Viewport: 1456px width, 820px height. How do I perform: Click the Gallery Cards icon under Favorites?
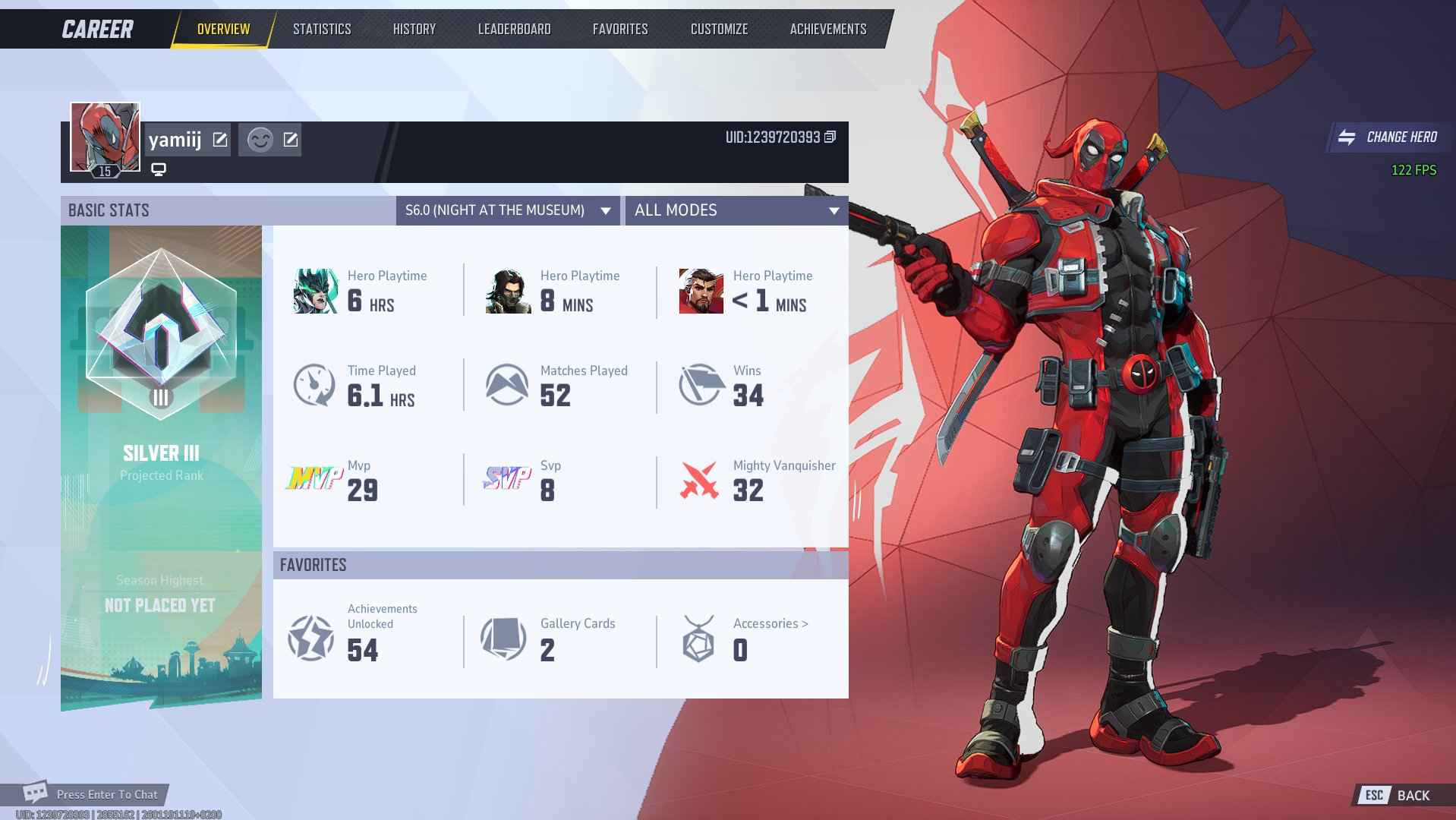click(503, 638)
